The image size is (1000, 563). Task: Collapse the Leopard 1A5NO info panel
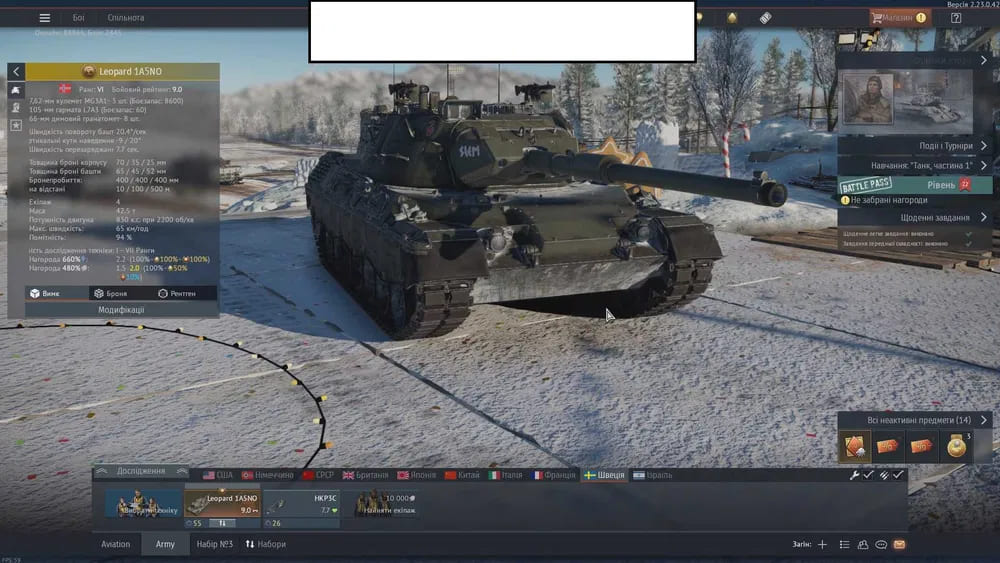[16, 72]
